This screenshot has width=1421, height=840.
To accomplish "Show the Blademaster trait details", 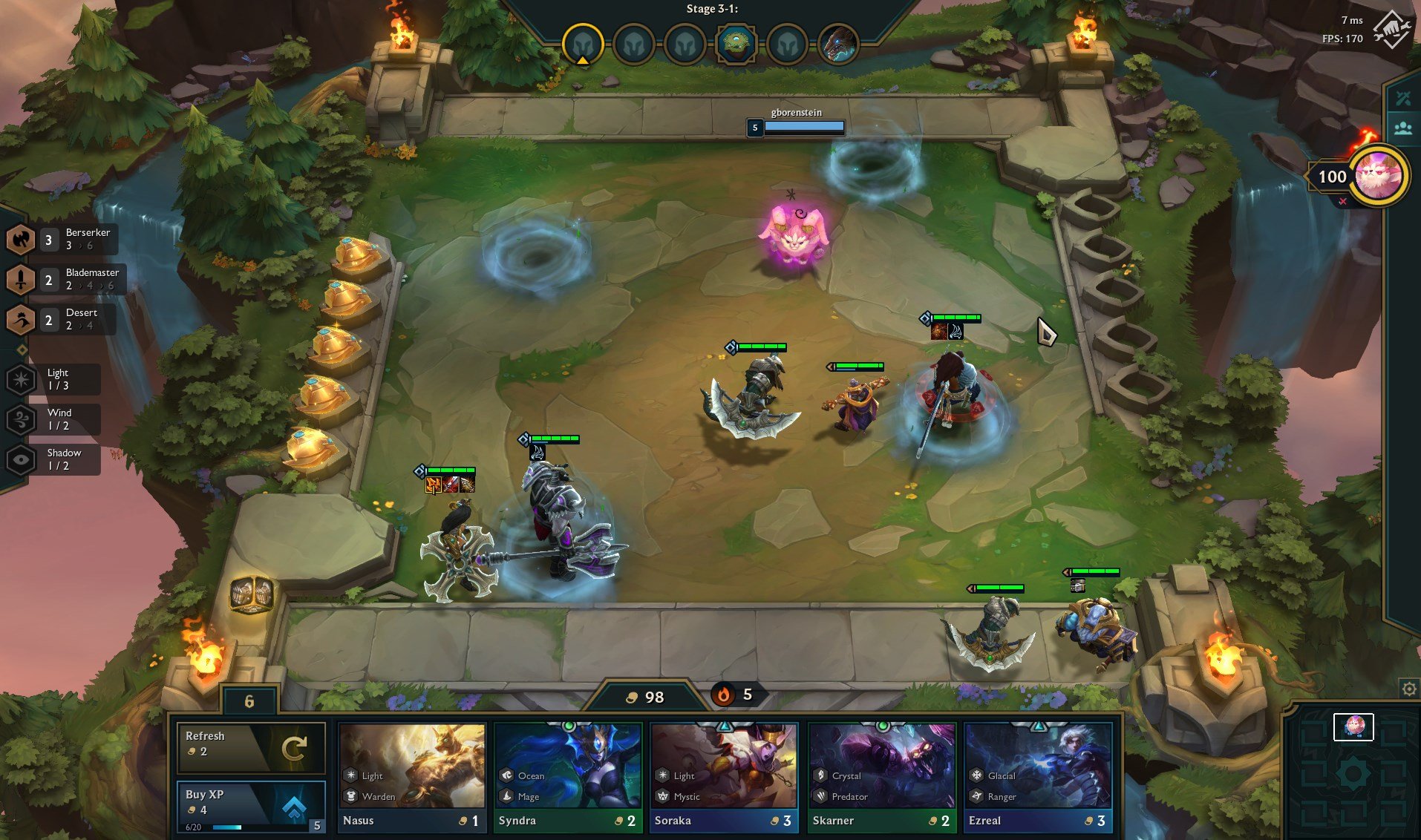I will 64,279.
